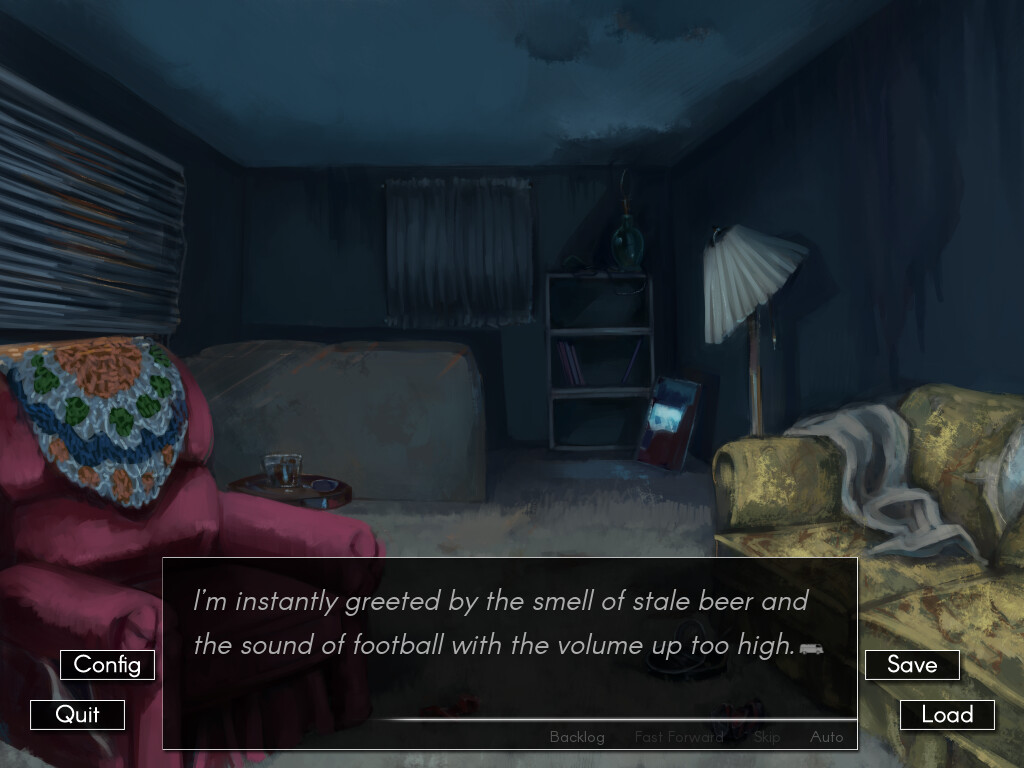The image size is (1024, 768).
Task: Save the current game
Action: coord(912,665)
